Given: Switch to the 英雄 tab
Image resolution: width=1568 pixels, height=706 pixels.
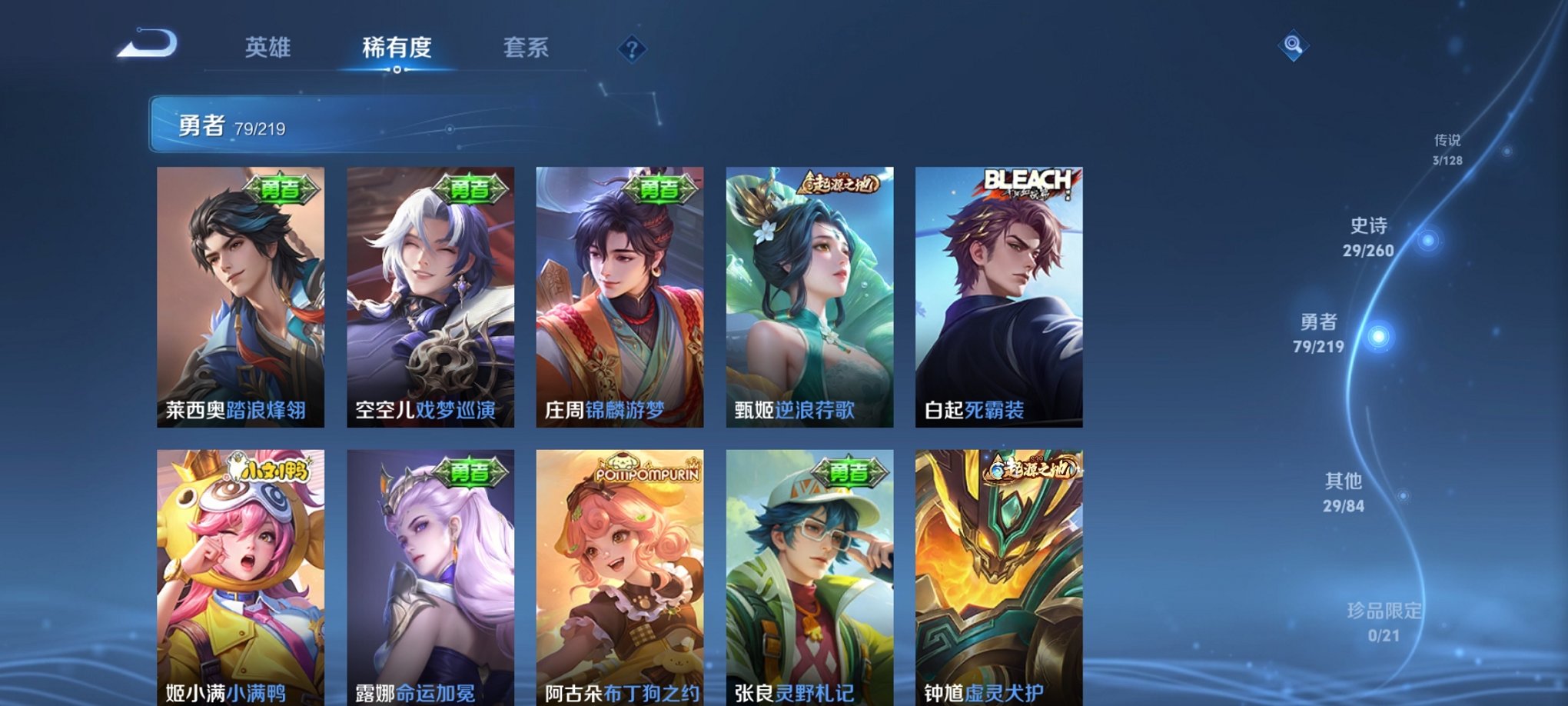Looking at the screenshot, I should tap(268, 48).
